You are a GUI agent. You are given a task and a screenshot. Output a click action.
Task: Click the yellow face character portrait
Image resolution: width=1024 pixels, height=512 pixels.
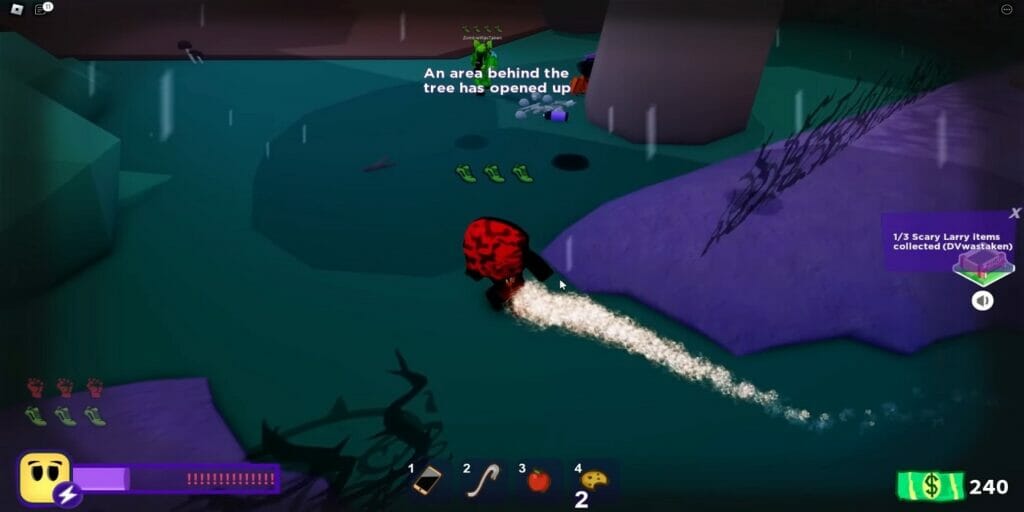(44, 476)
